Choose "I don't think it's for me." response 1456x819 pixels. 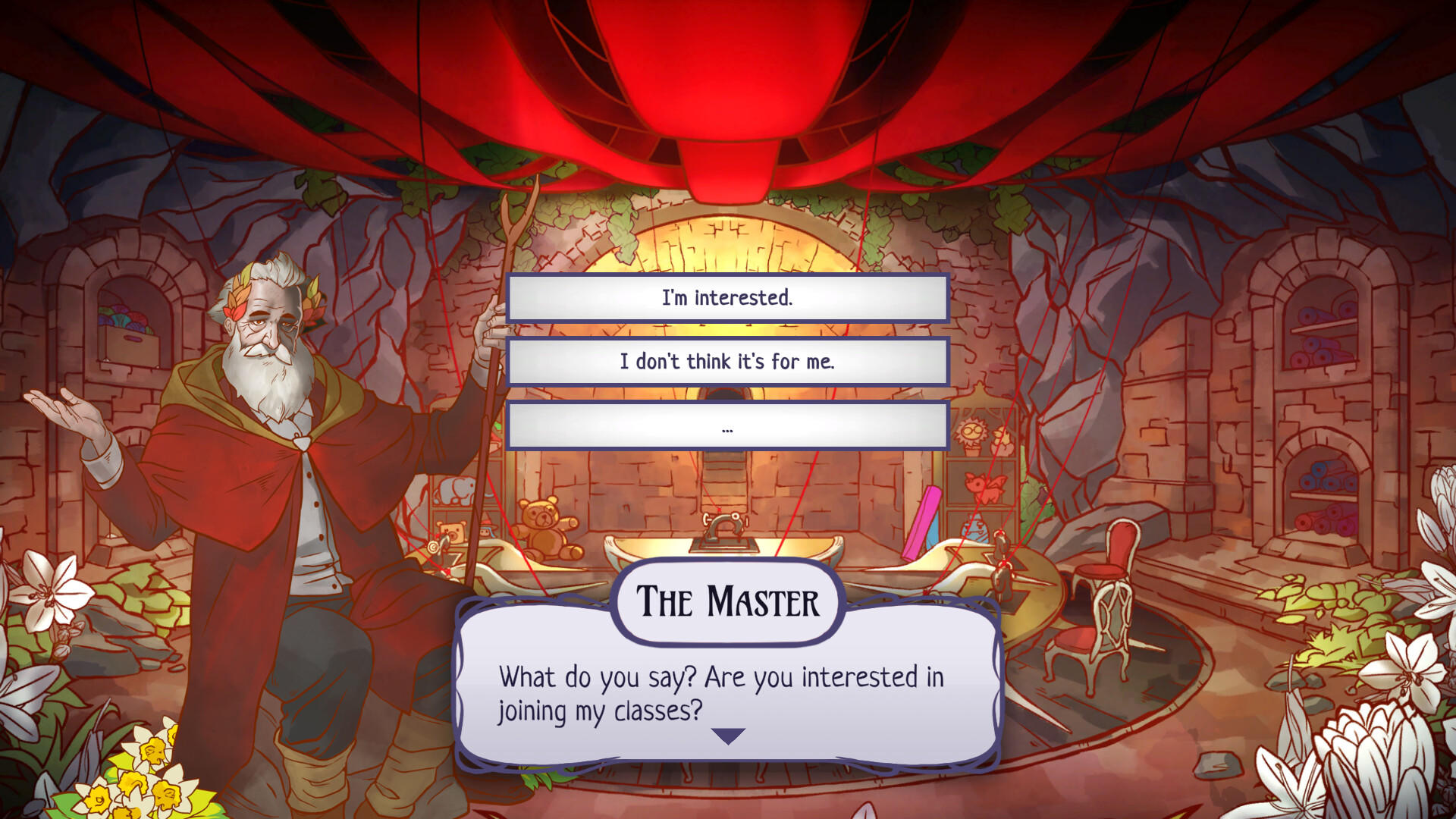pyautogui.click(x=728, y=362)
